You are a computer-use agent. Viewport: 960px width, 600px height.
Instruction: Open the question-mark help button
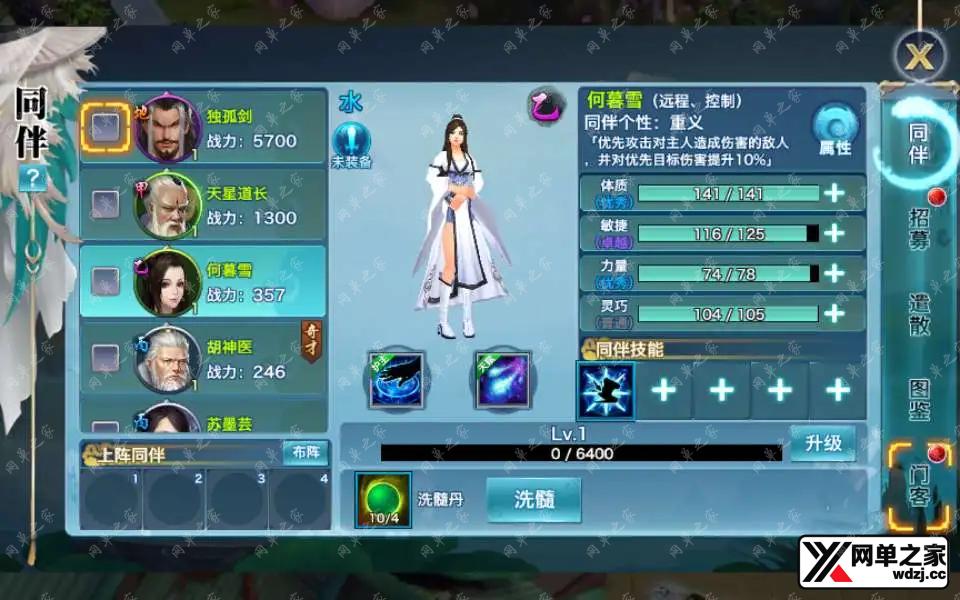tap(32, 179)
